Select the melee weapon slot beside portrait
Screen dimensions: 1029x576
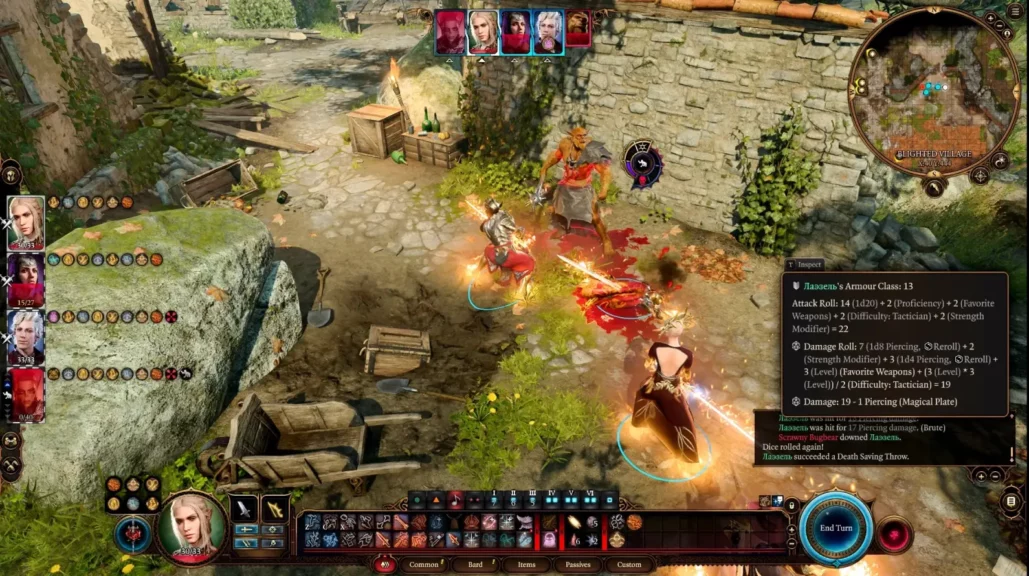pos(244,509)
